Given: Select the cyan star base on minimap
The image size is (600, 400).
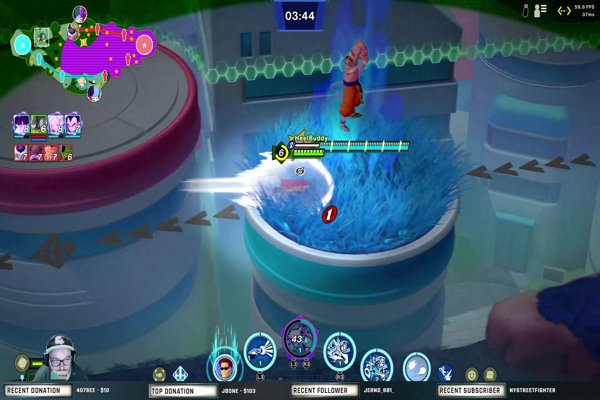Looking at the screenshot, I should 21,44.
